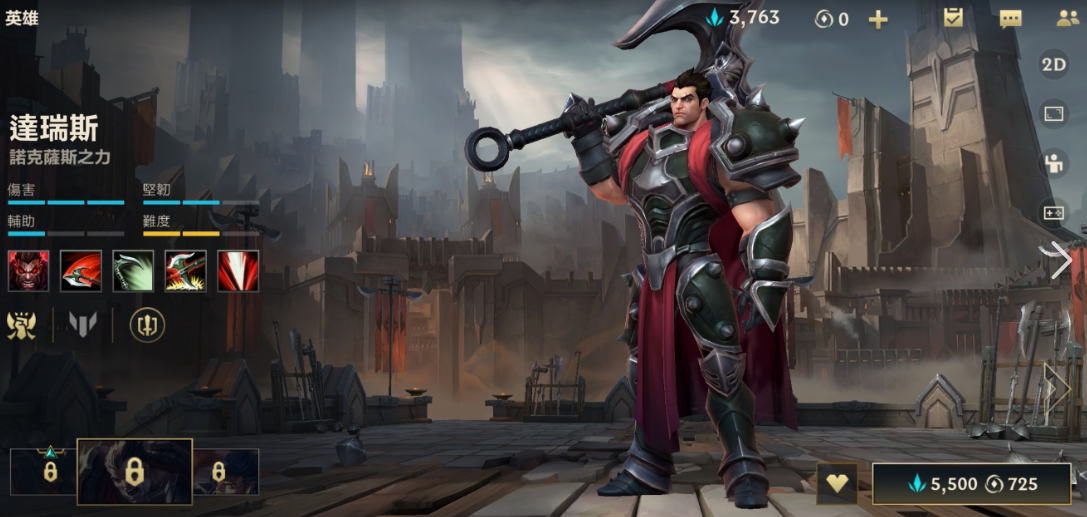The image size is (1087, 517).
Task: Select the axe slam ability icon with yellow sparks
Action: pos(186,271)
